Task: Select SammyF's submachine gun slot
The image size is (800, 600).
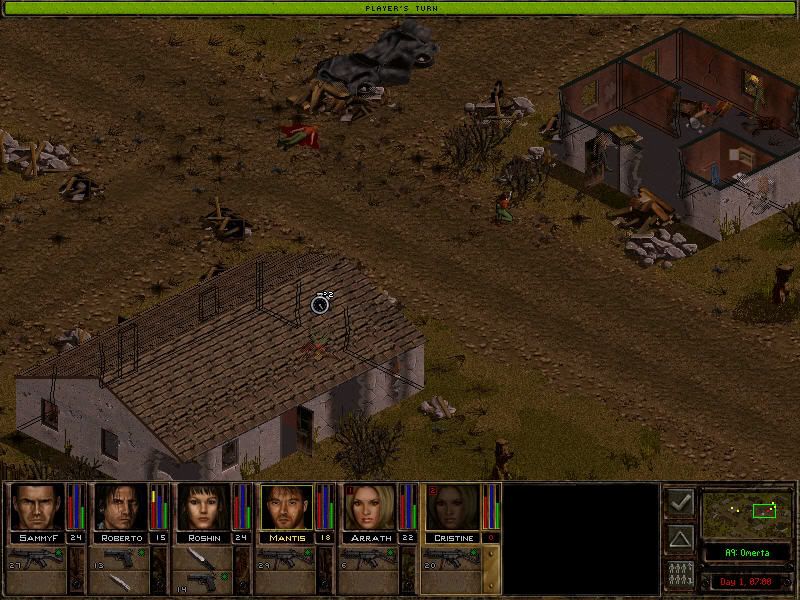Action: pos(38,556)
